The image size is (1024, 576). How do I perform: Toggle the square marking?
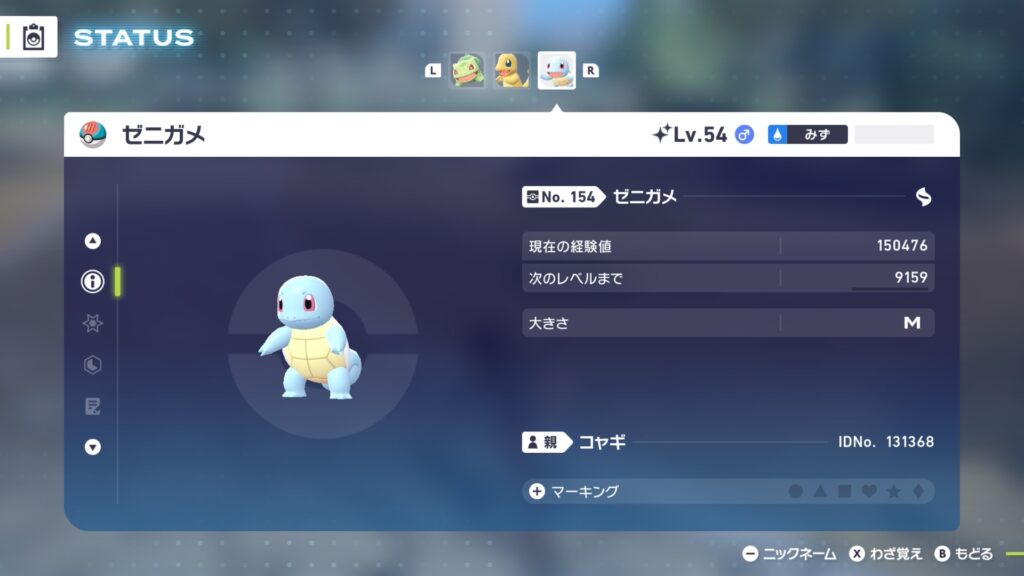844,491
